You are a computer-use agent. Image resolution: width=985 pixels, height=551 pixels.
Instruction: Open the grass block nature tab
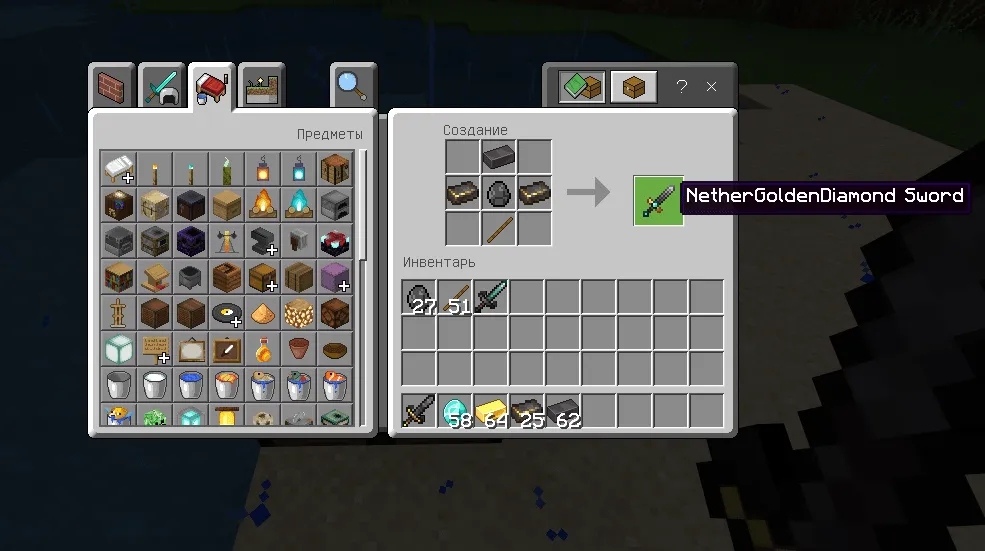[261, 87]
